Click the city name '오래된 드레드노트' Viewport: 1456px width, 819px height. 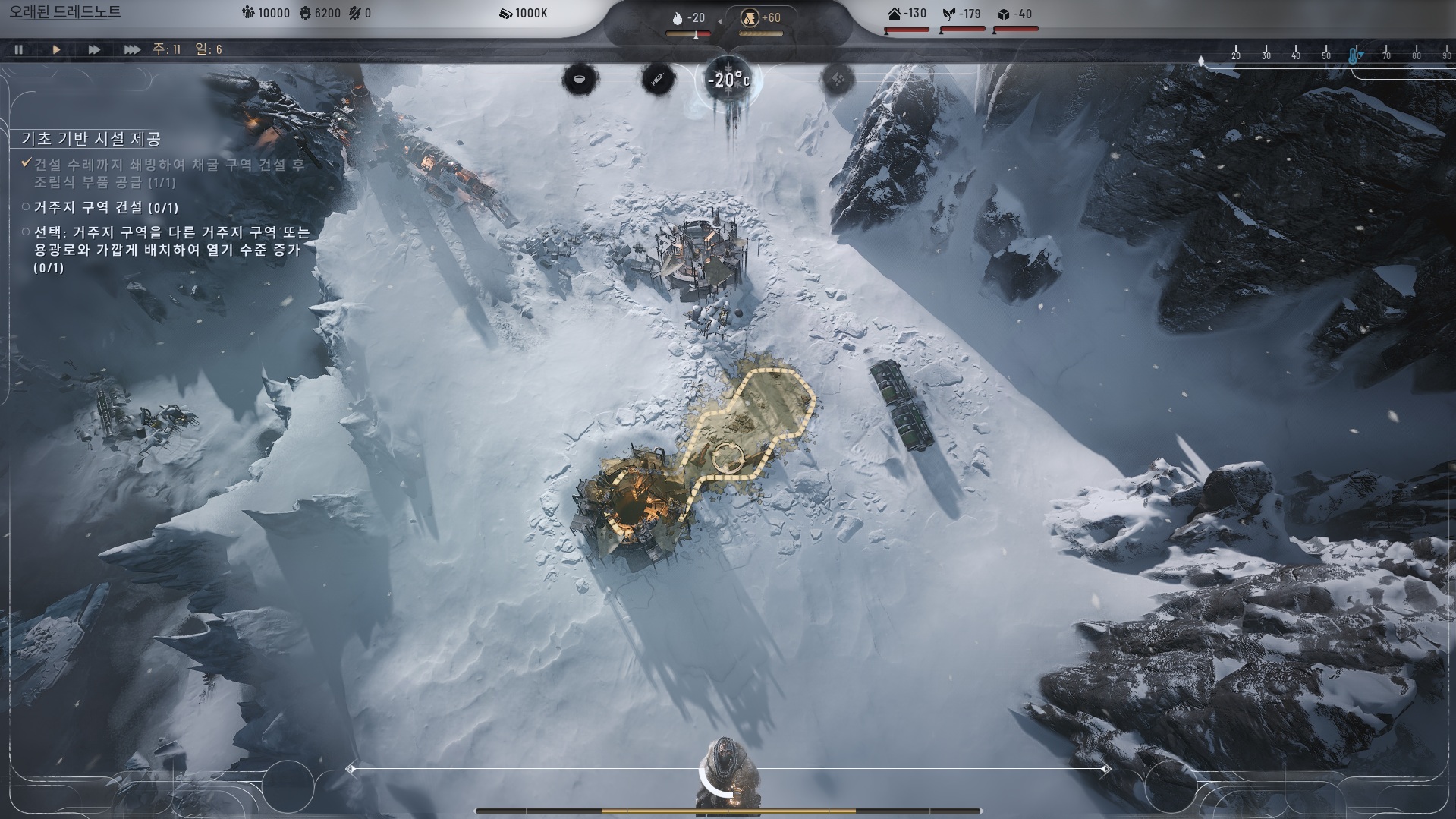click(x=65, y=12)
